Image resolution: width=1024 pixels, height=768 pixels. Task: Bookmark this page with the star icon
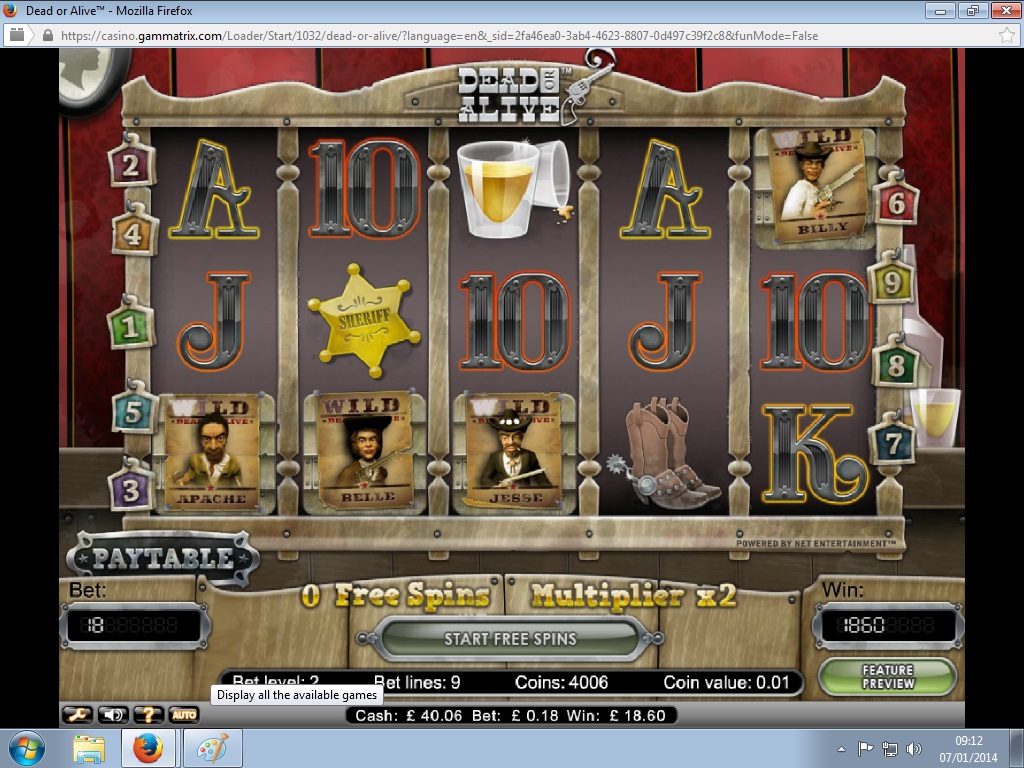click(1006, 35)
